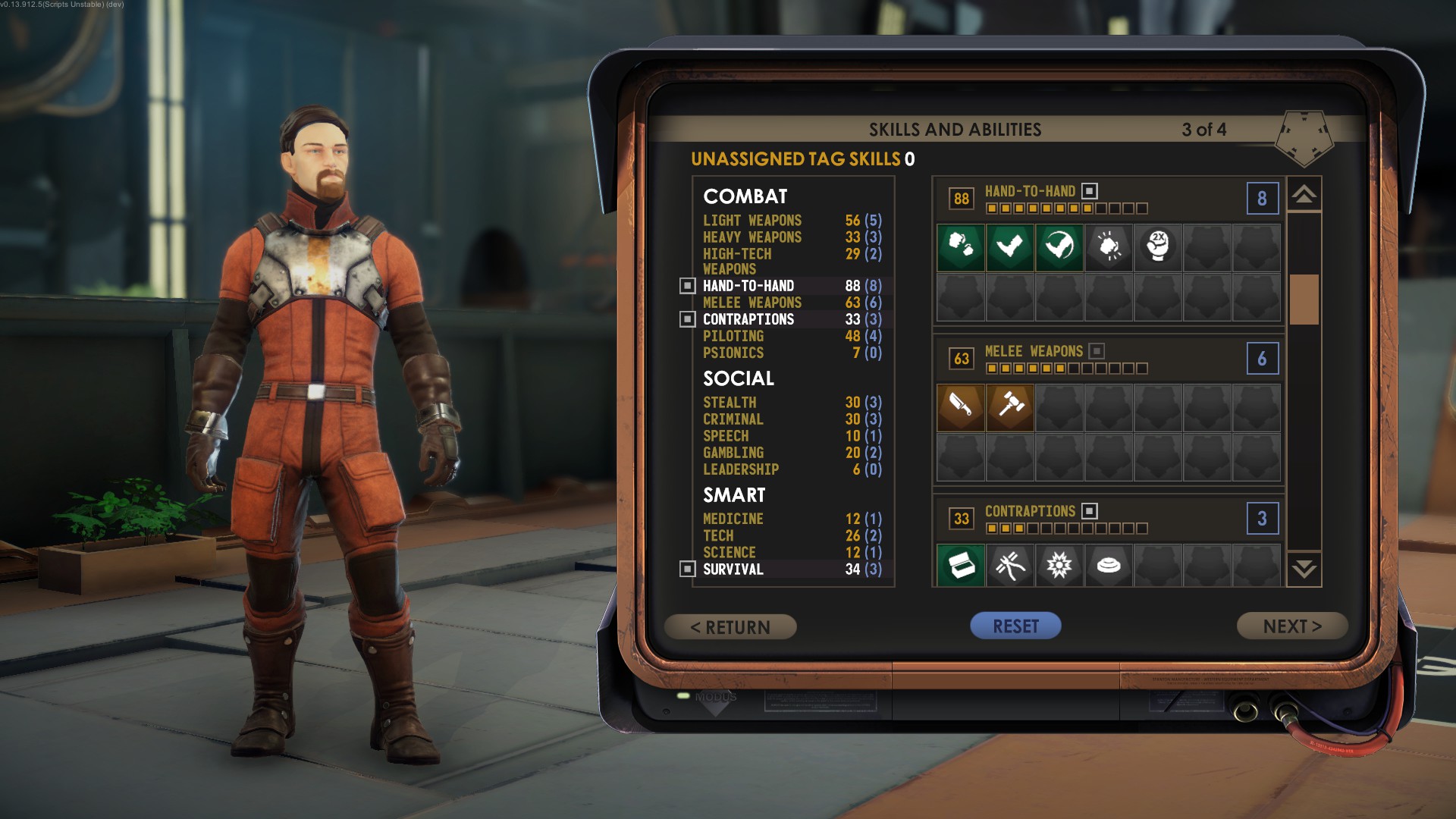Viewport: 1456px width, 819px height.
Task: Open the toolbox Contraptions ability icon
Action: [961, 565]
